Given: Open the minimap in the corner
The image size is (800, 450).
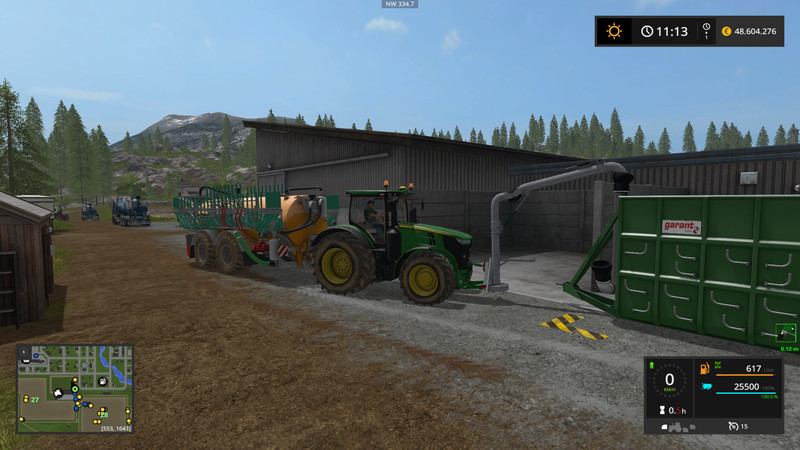Looking at the screenshot, I should click(75, 388).
